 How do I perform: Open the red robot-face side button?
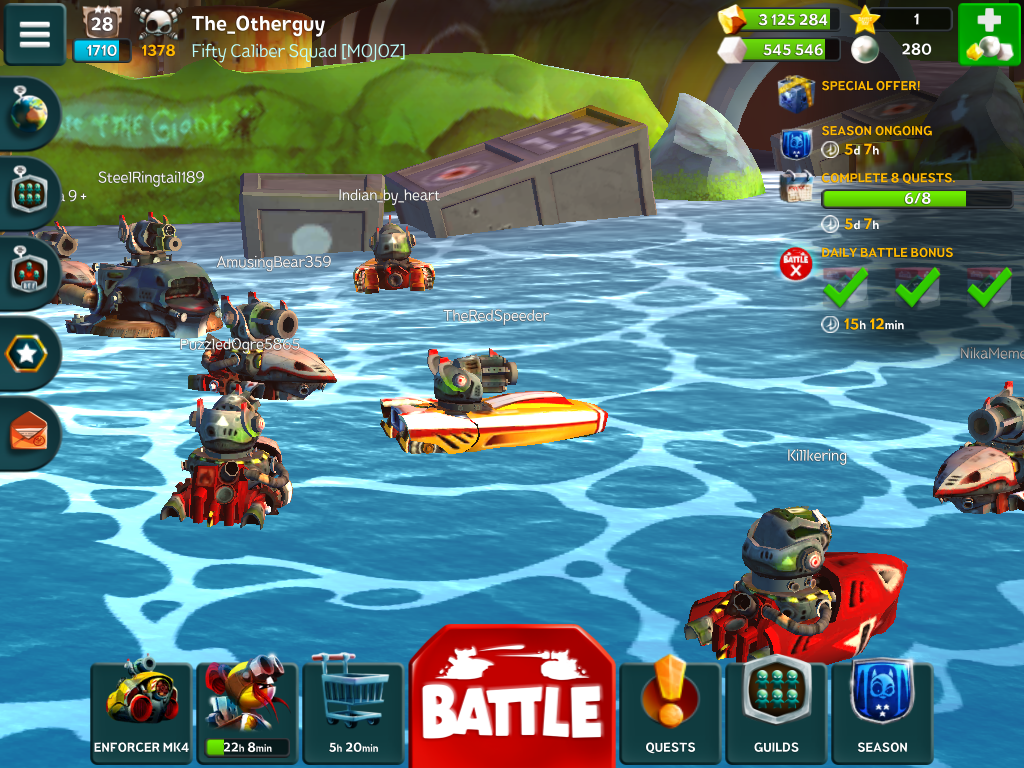coord(28,273)
